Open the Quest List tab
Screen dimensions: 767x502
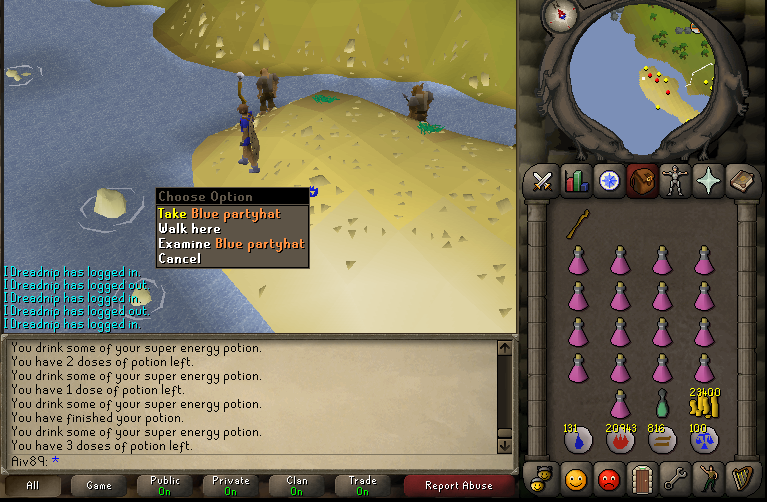(608, 181)
